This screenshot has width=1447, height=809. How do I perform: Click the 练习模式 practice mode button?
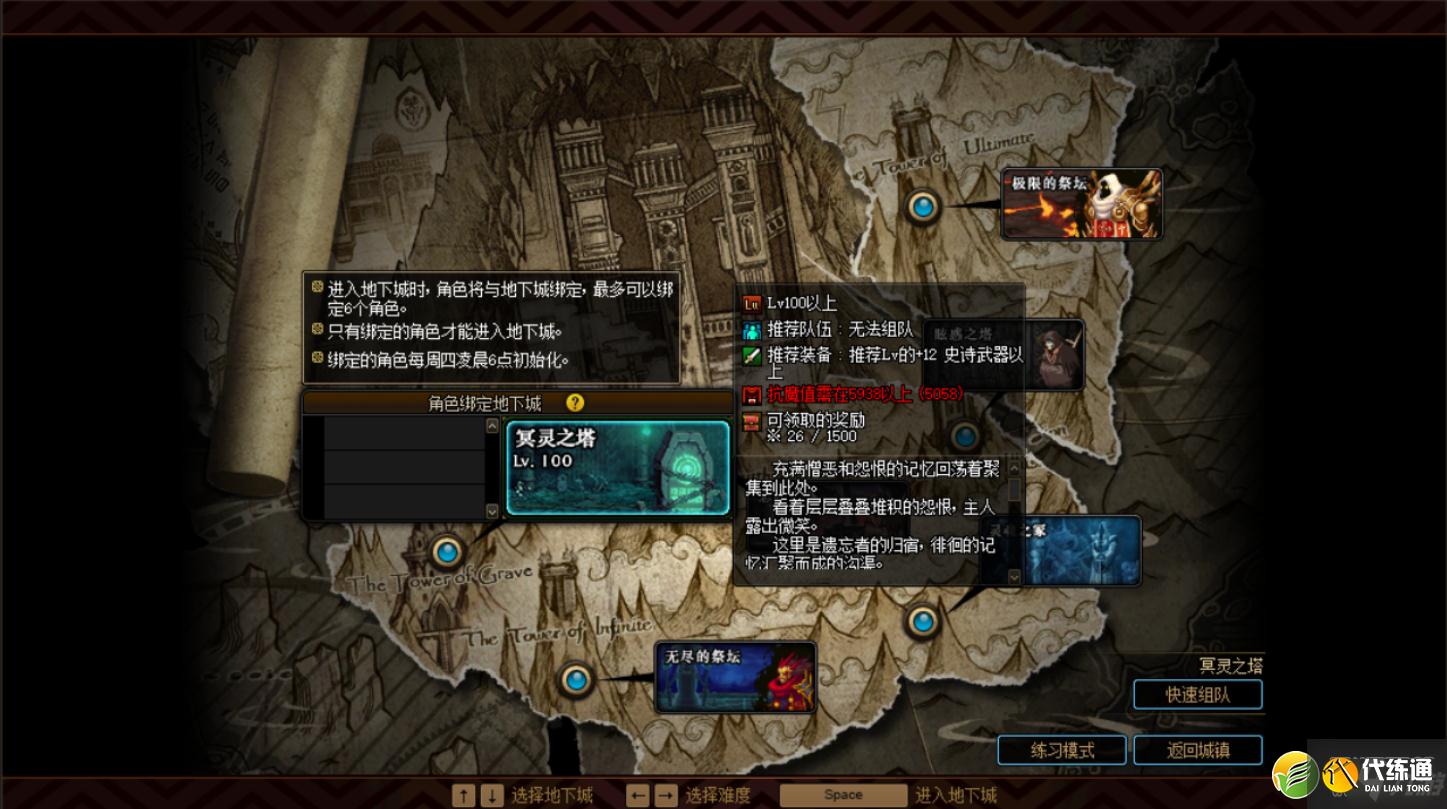click(1060, 750)
